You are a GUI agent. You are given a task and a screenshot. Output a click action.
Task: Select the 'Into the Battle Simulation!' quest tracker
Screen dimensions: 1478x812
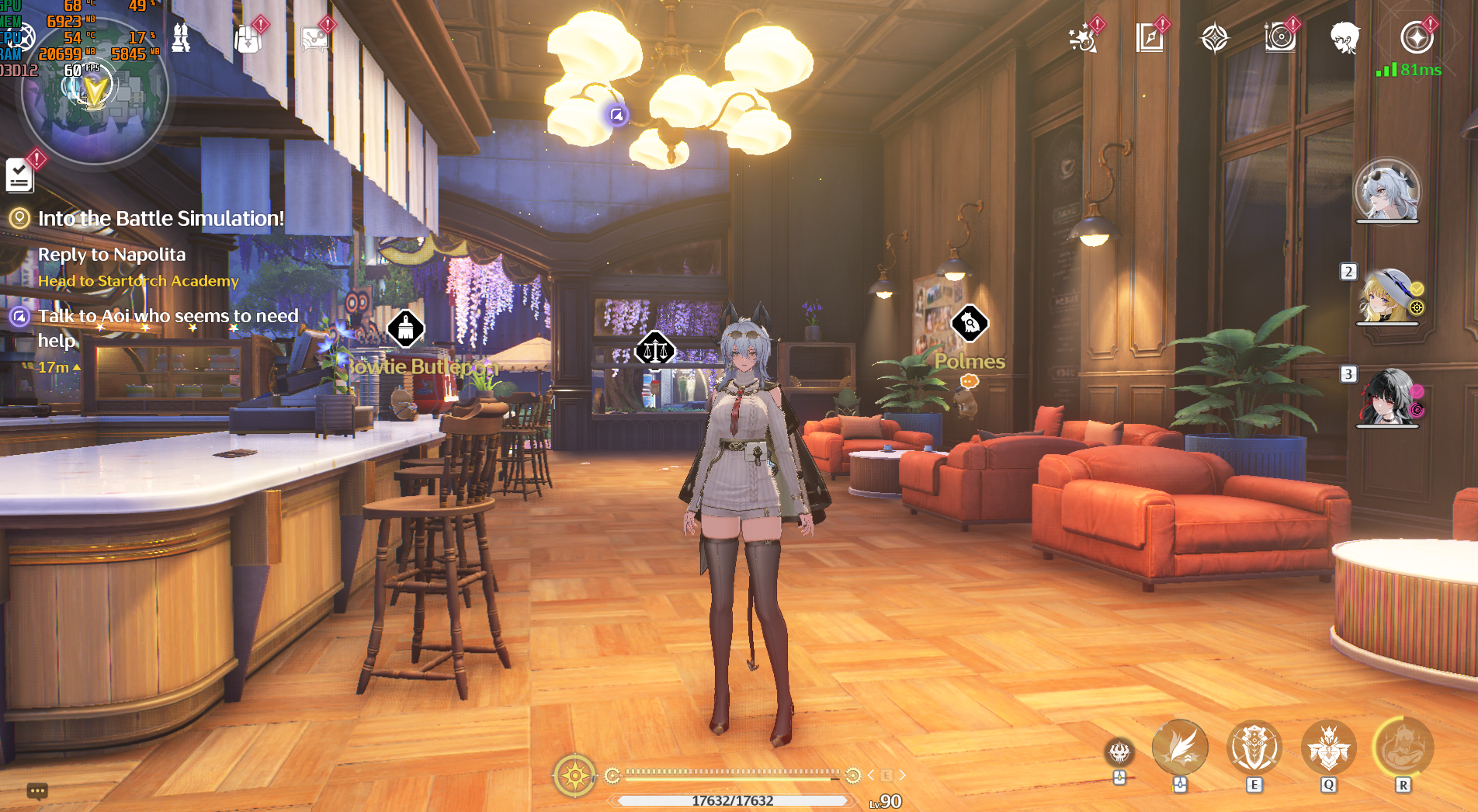[161, 219]
